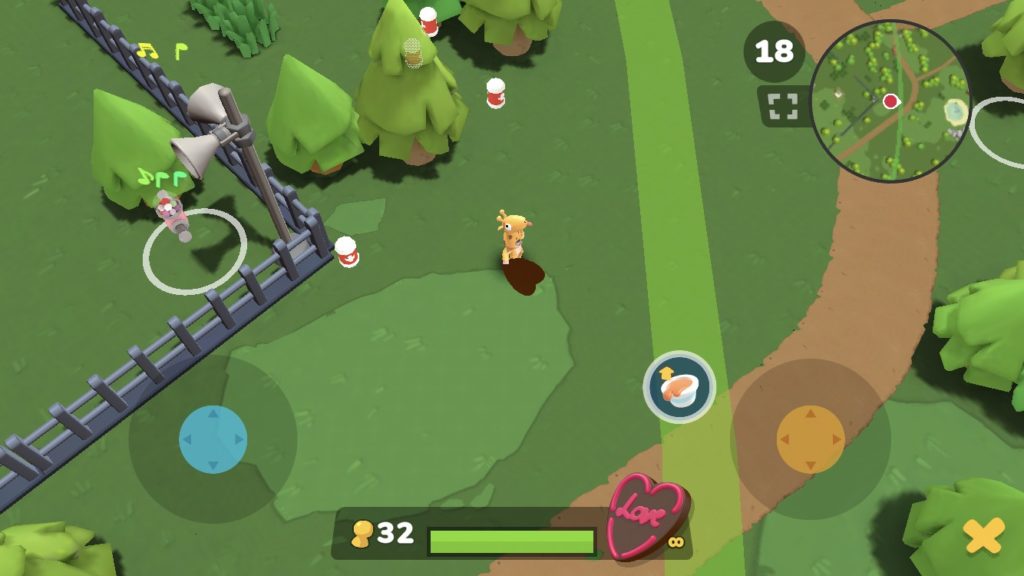Tap the orange aiming joystick
The image size is (1024, 576).
pyautogui.click(x=811, y=439)
